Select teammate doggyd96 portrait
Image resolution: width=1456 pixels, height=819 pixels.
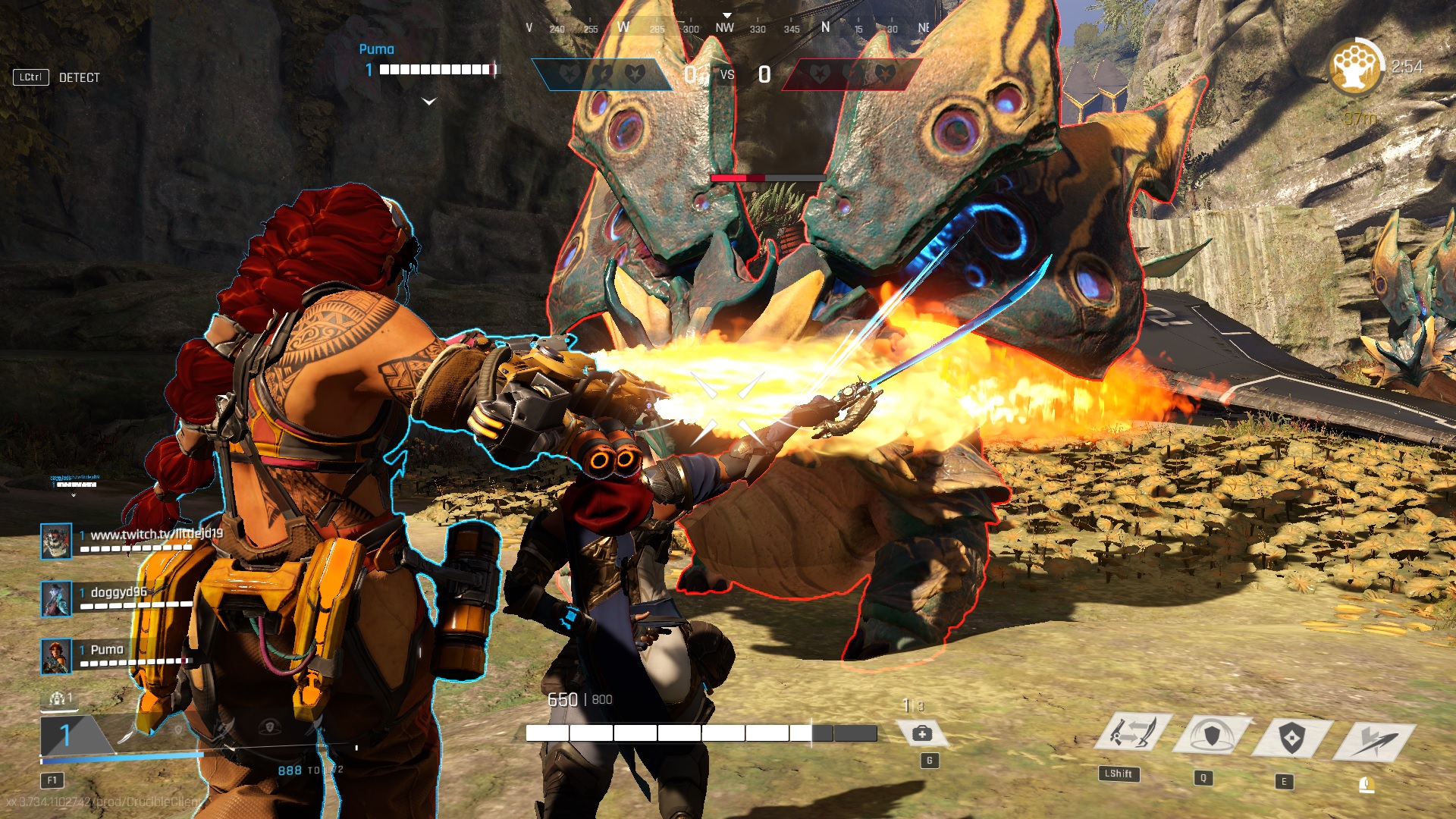coord(56,598)
